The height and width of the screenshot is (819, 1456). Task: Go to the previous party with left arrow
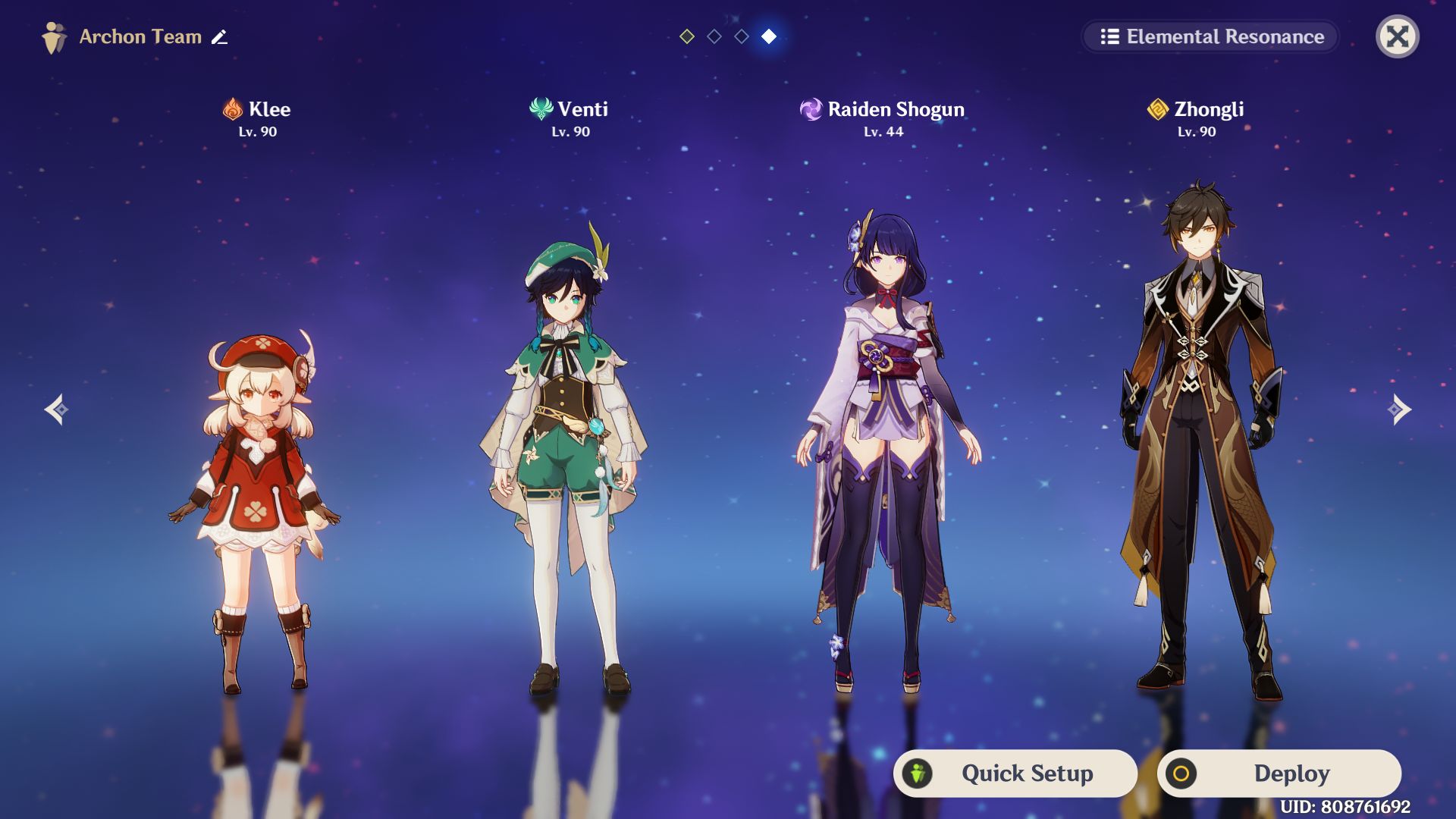56,409
